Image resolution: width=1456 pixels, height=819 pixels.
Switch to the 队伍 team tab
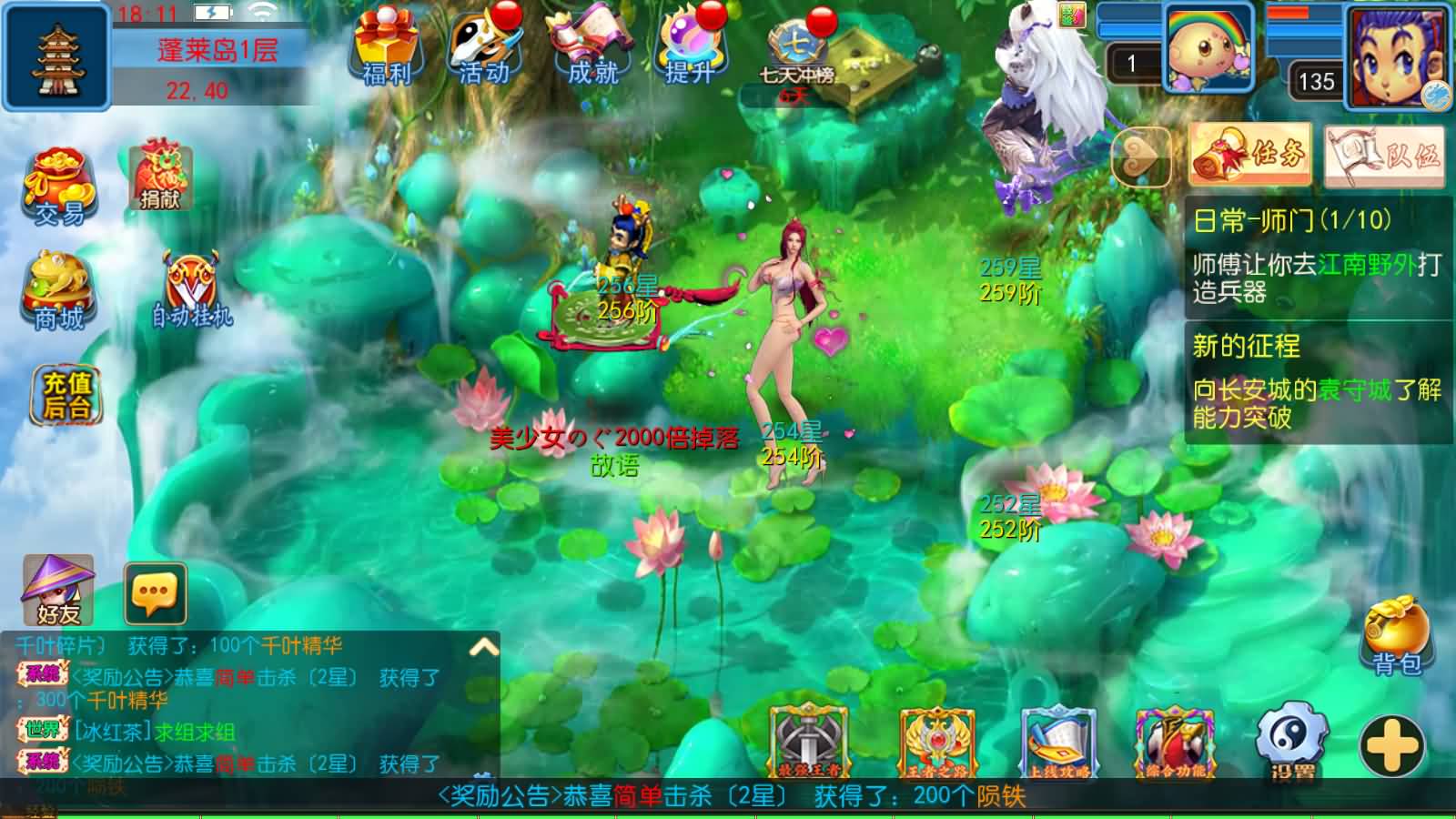tap(1384, 155)
